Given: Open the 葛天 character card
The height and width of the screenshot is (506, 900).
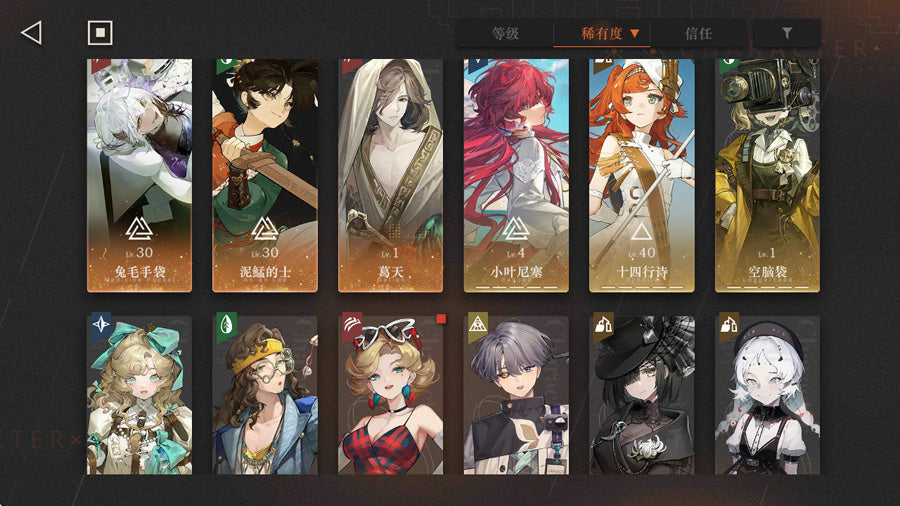Looking at the screenshot, I should 391,175.
